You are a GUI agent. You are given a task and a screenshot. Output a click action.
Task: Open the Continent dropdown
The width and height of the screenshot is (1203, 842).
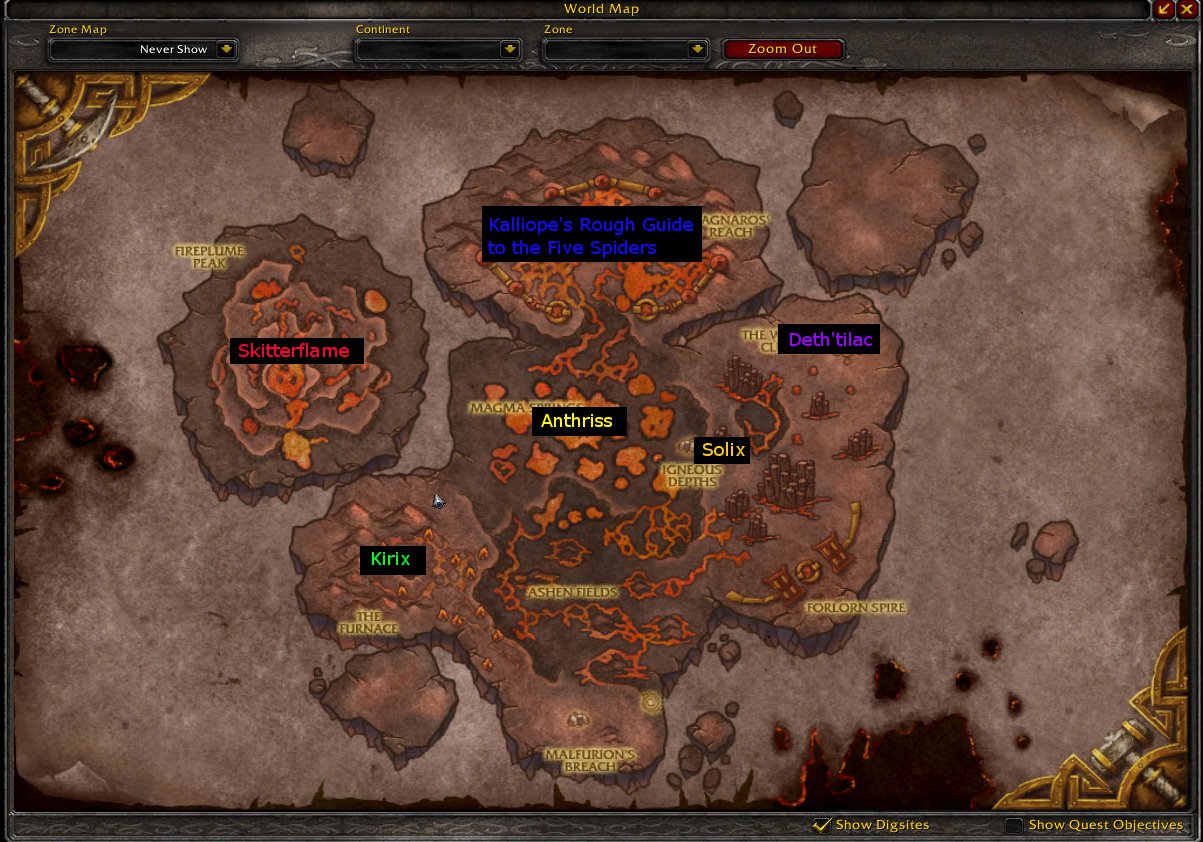pyautogui.click(x=510, y=49)
